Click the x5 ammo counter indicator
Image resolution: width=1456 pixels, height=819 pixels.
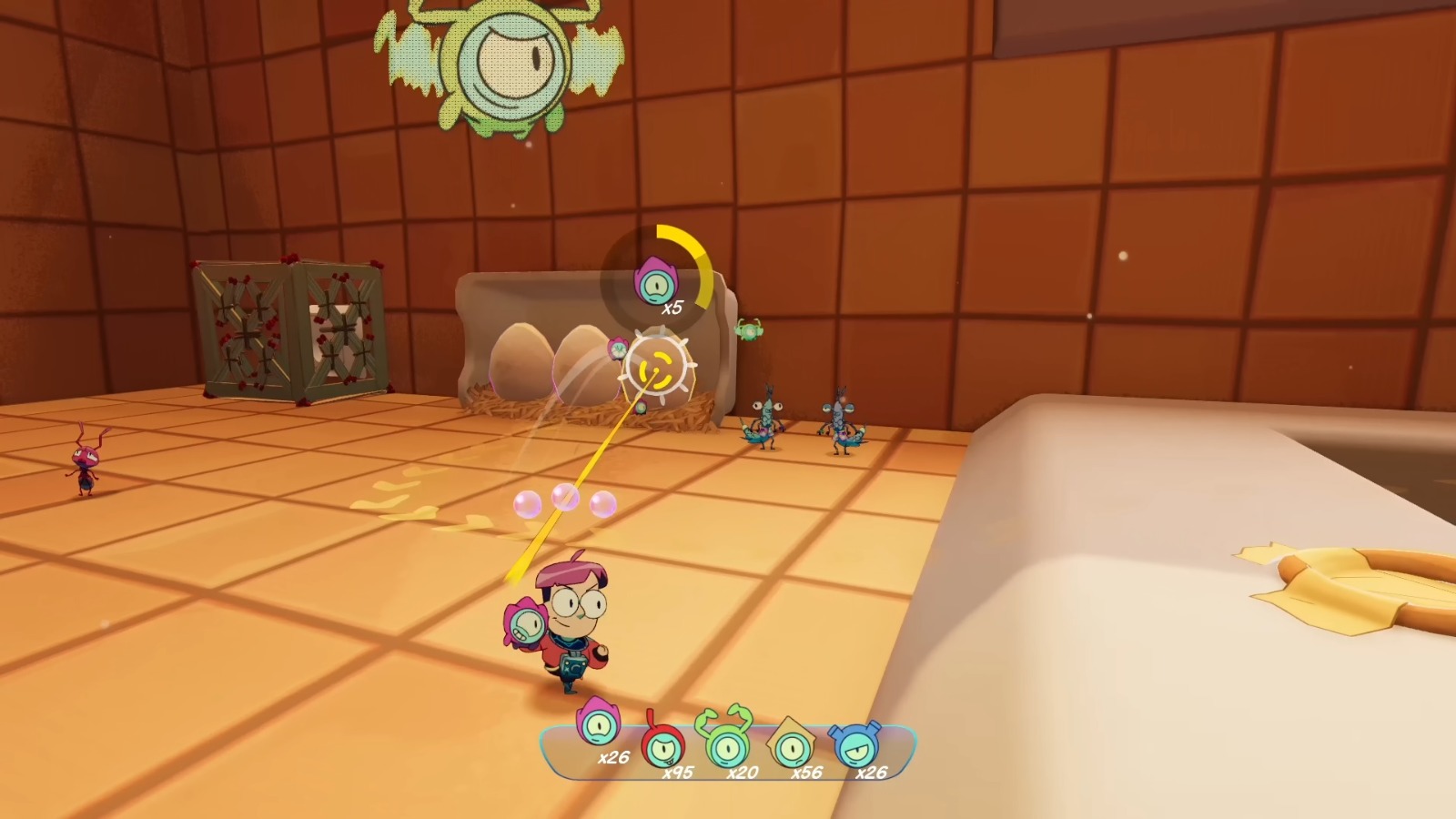[672, 308]
